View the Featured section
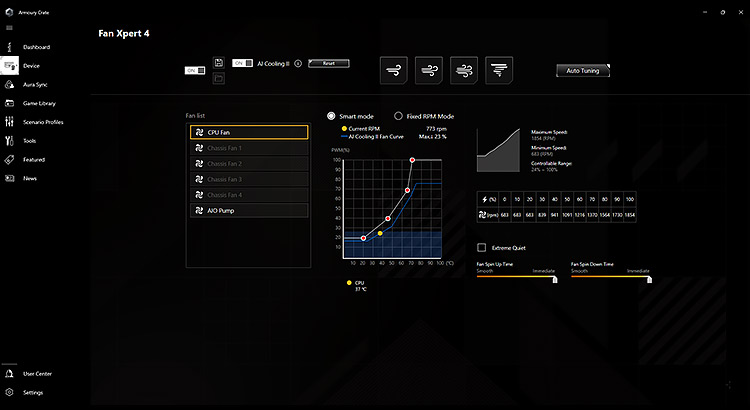Screen dimensions: 750x410 (x=34, y=159)
